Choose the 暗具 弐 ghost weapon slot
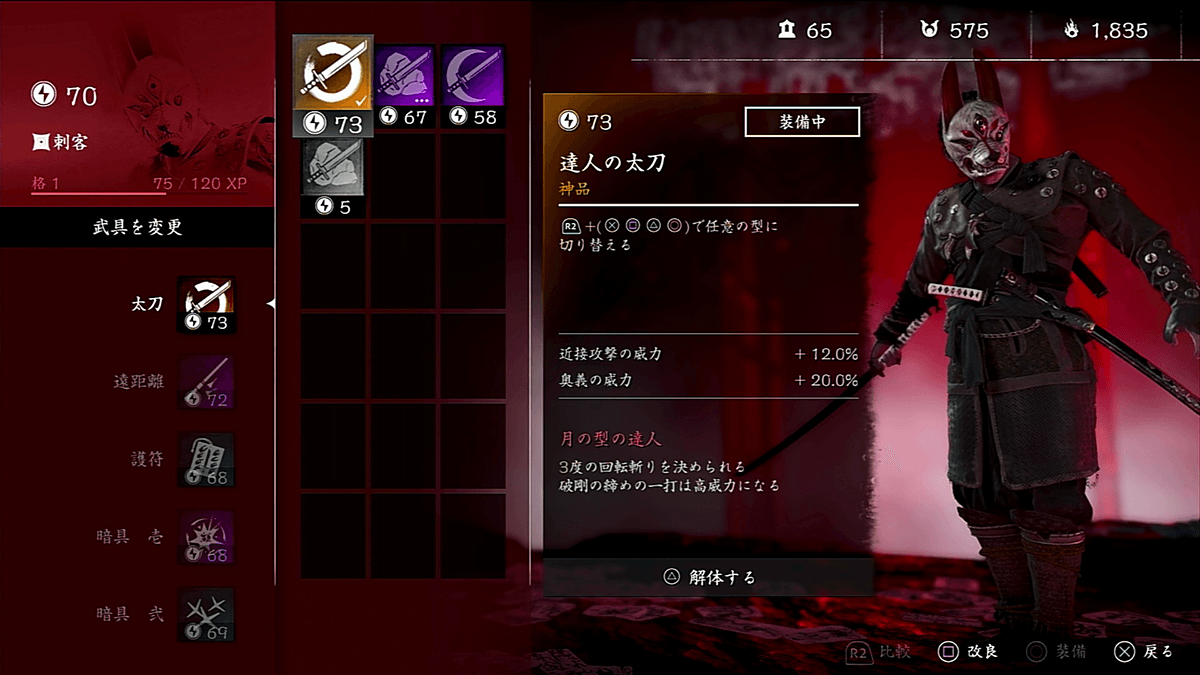This screenshot has height=675, width=1200. click(206, 613)
